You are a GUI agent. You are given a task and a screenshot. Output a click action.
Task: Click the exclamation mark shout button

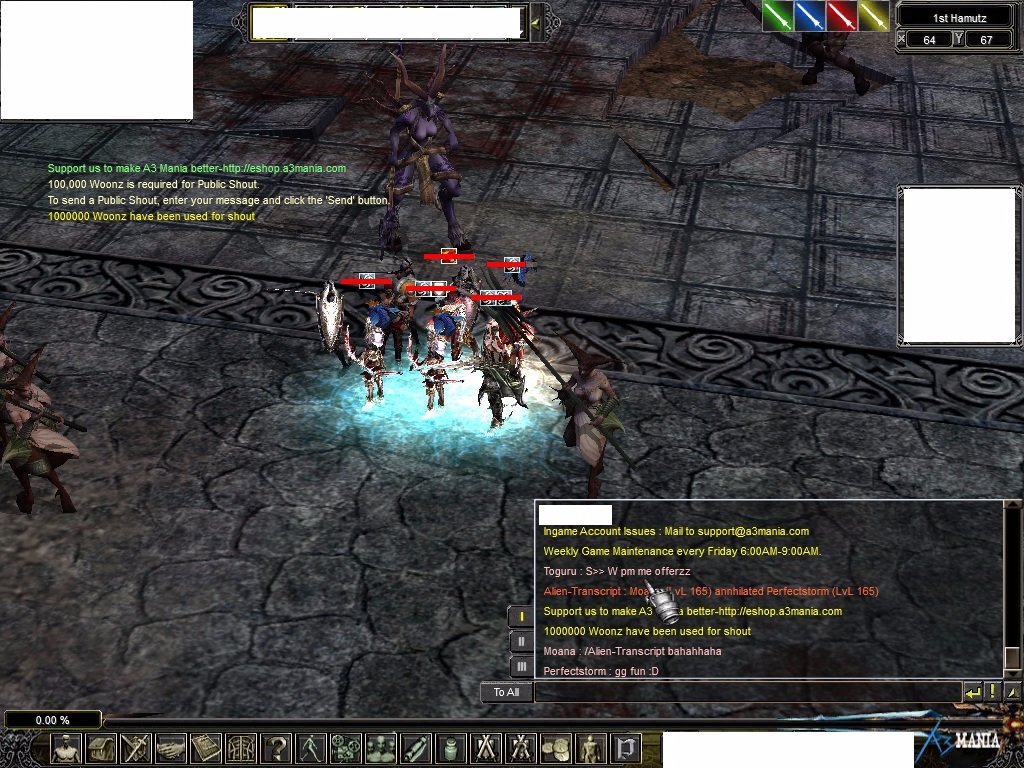point(992,692)
